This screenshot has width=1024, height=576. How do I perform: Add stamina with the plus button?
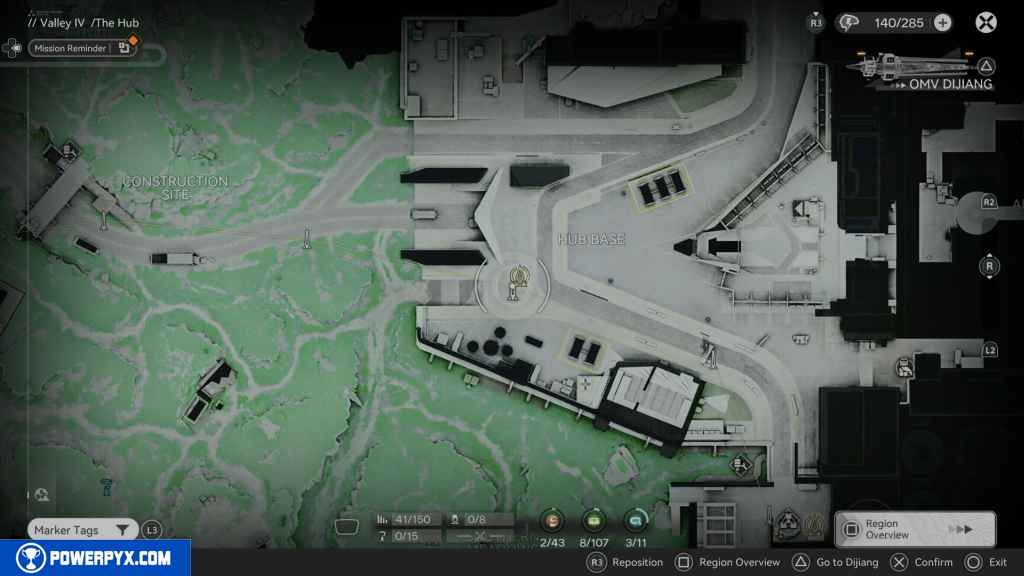point(942,22)
